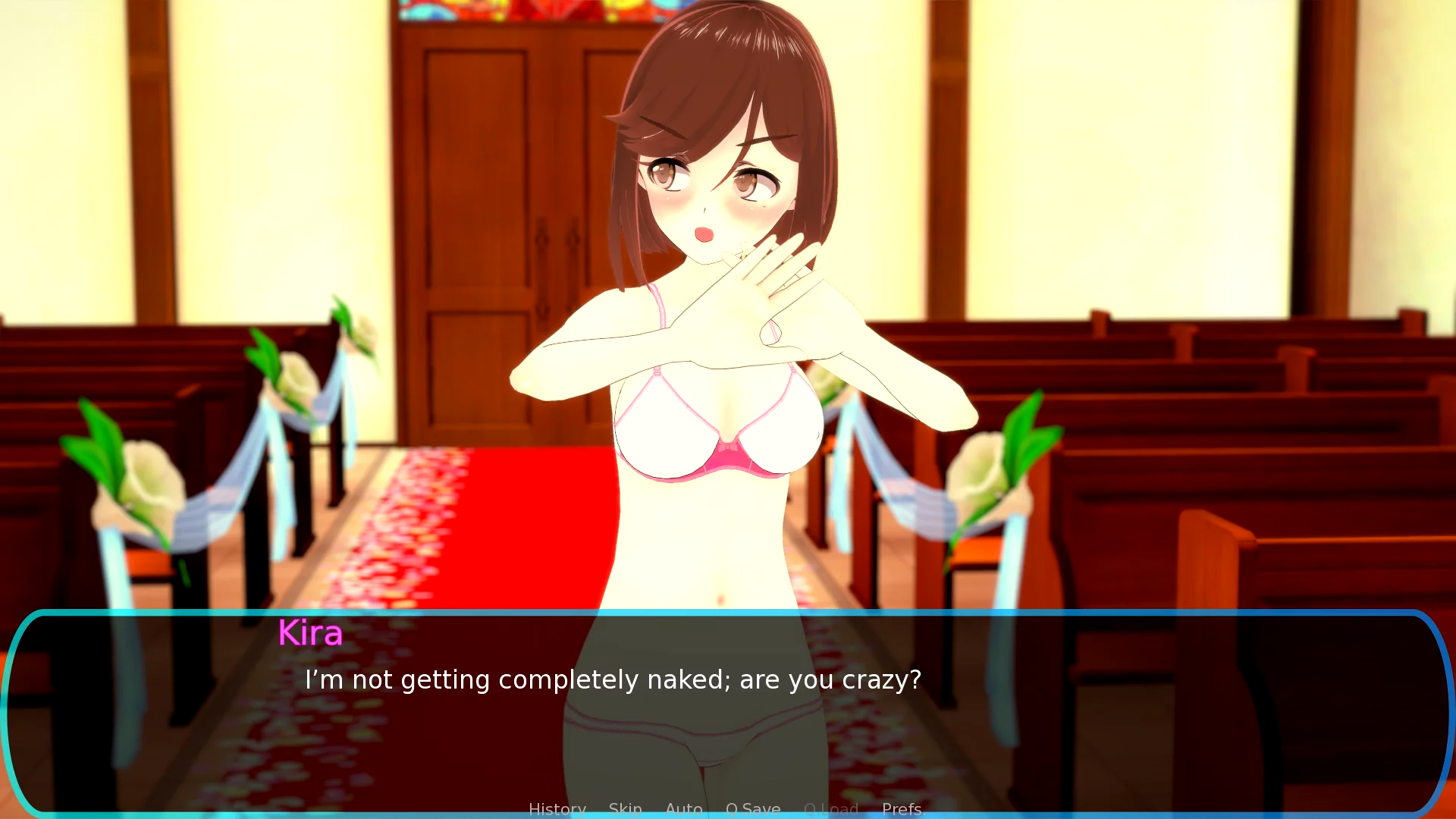Open the History log

point(557,809)
